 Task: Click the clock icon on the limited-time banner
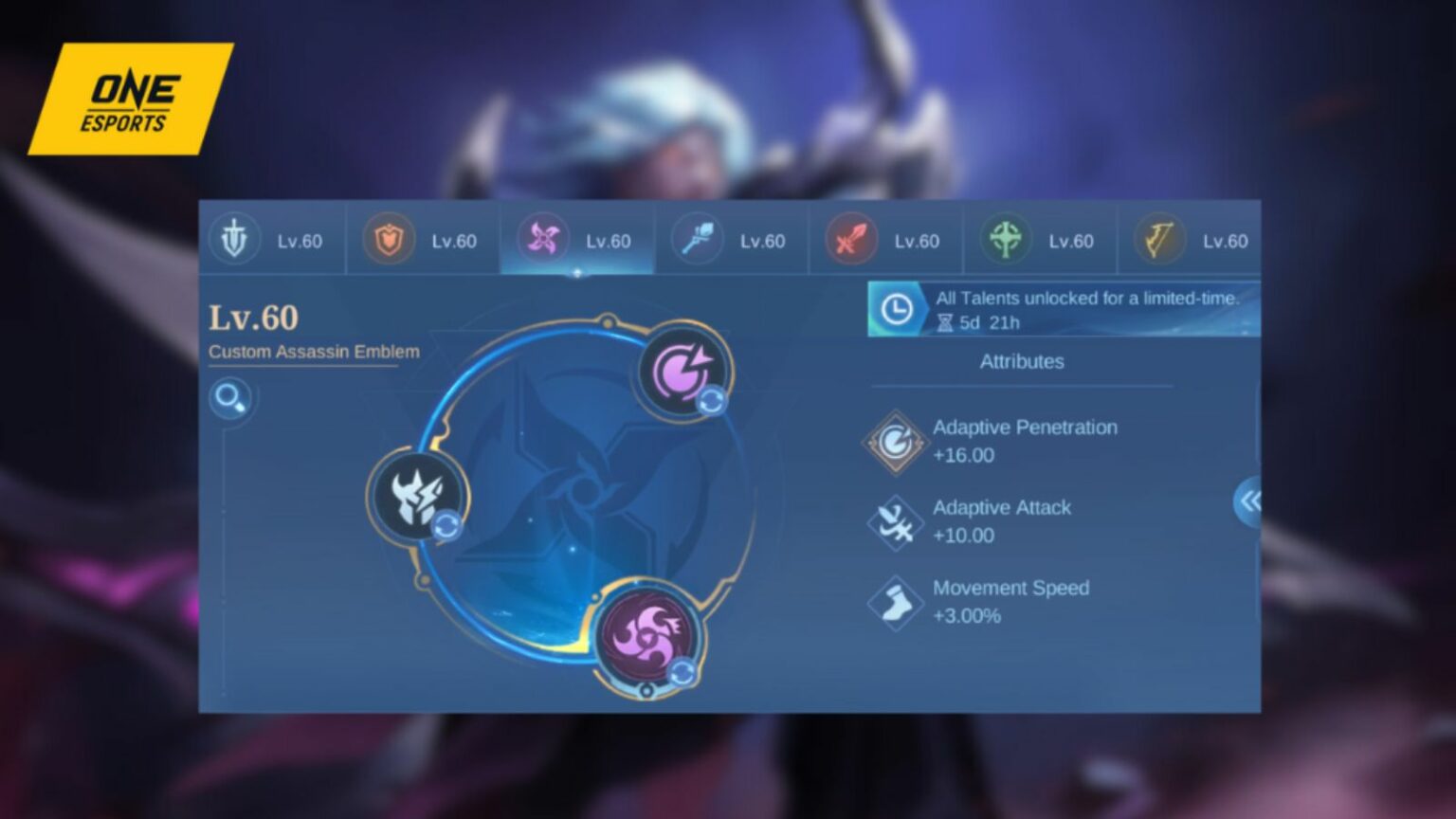(895, 307)
